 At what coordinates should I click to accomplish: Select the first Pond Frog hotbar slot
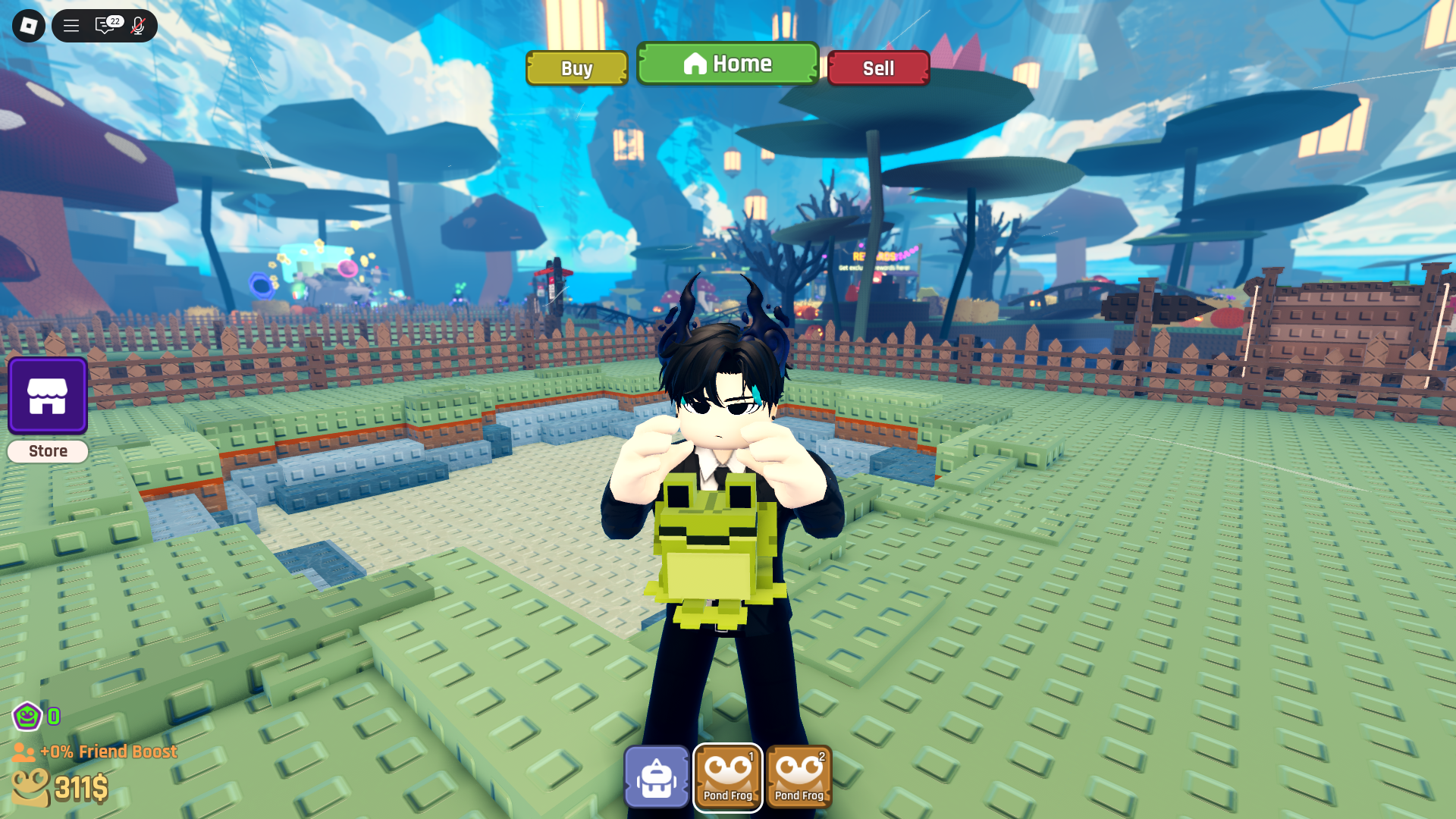click(x=727, y=777)
